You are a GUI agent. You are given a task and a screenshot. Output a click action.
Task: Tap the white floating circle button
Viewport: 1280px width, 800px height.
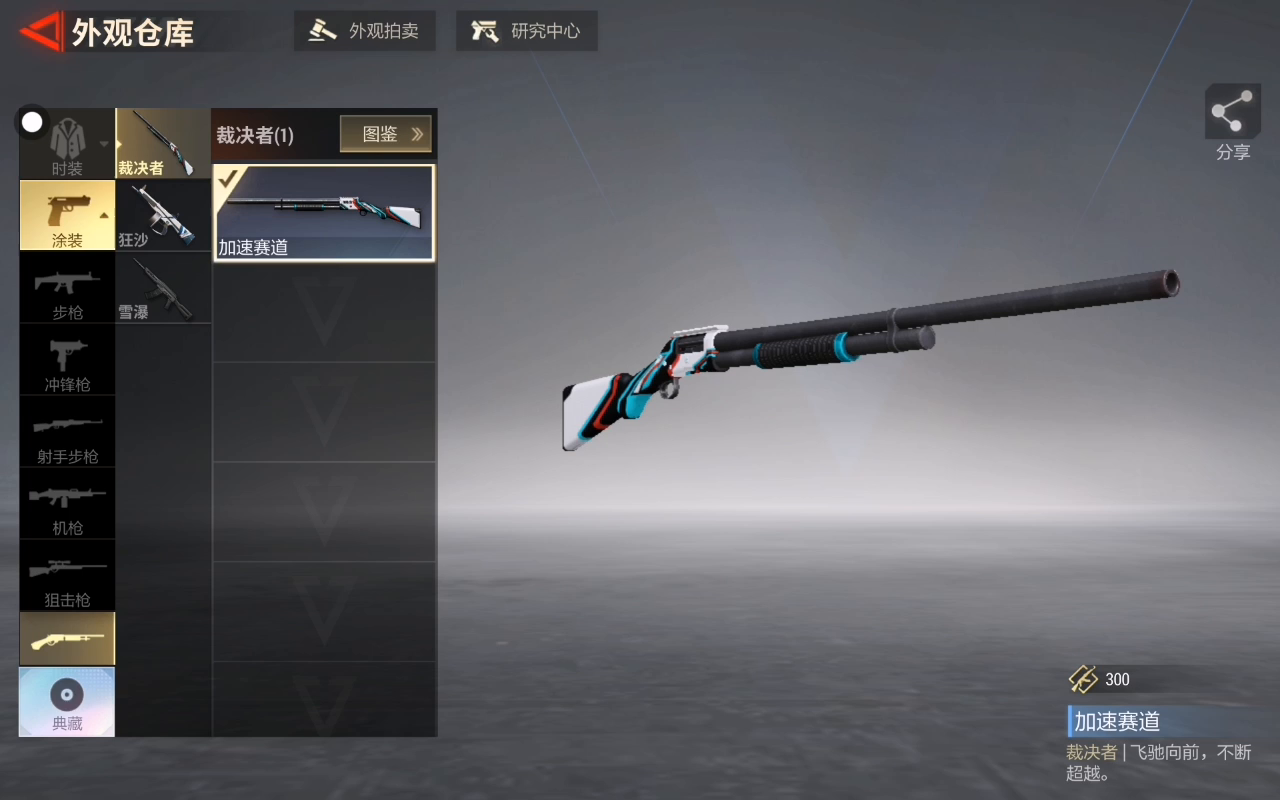pyautogui.click(x=32, y=122)
